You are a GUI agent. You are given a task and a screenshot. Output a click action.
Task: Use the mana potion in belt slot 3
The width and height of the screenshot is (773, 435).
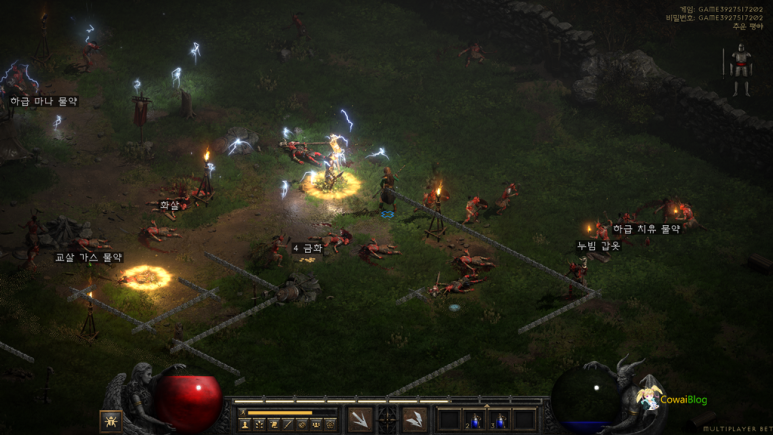pyautogui.click(x=498, y=420)
